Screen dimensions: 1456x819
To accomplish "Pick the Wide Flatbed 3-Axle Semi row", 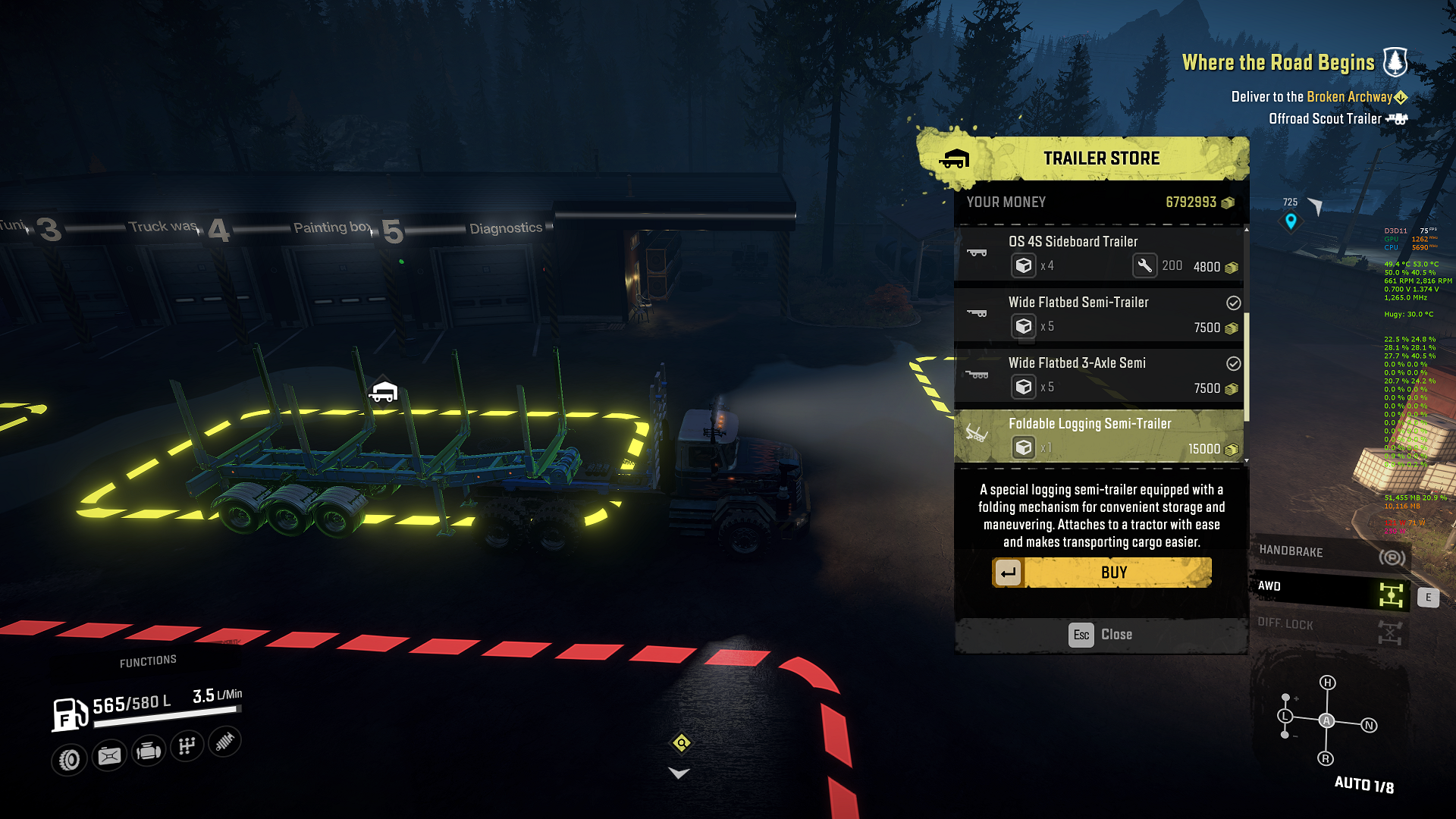I will click(x=1100, y=375).
